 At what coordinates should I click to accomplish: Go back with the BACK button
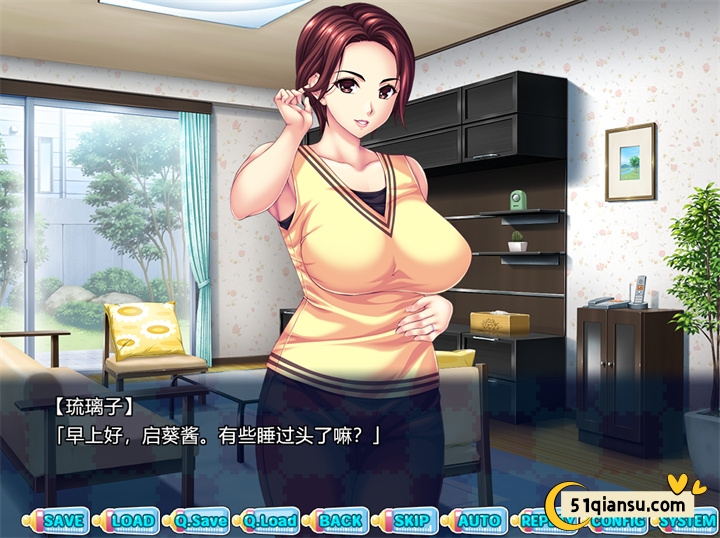(x=340, y=521)
